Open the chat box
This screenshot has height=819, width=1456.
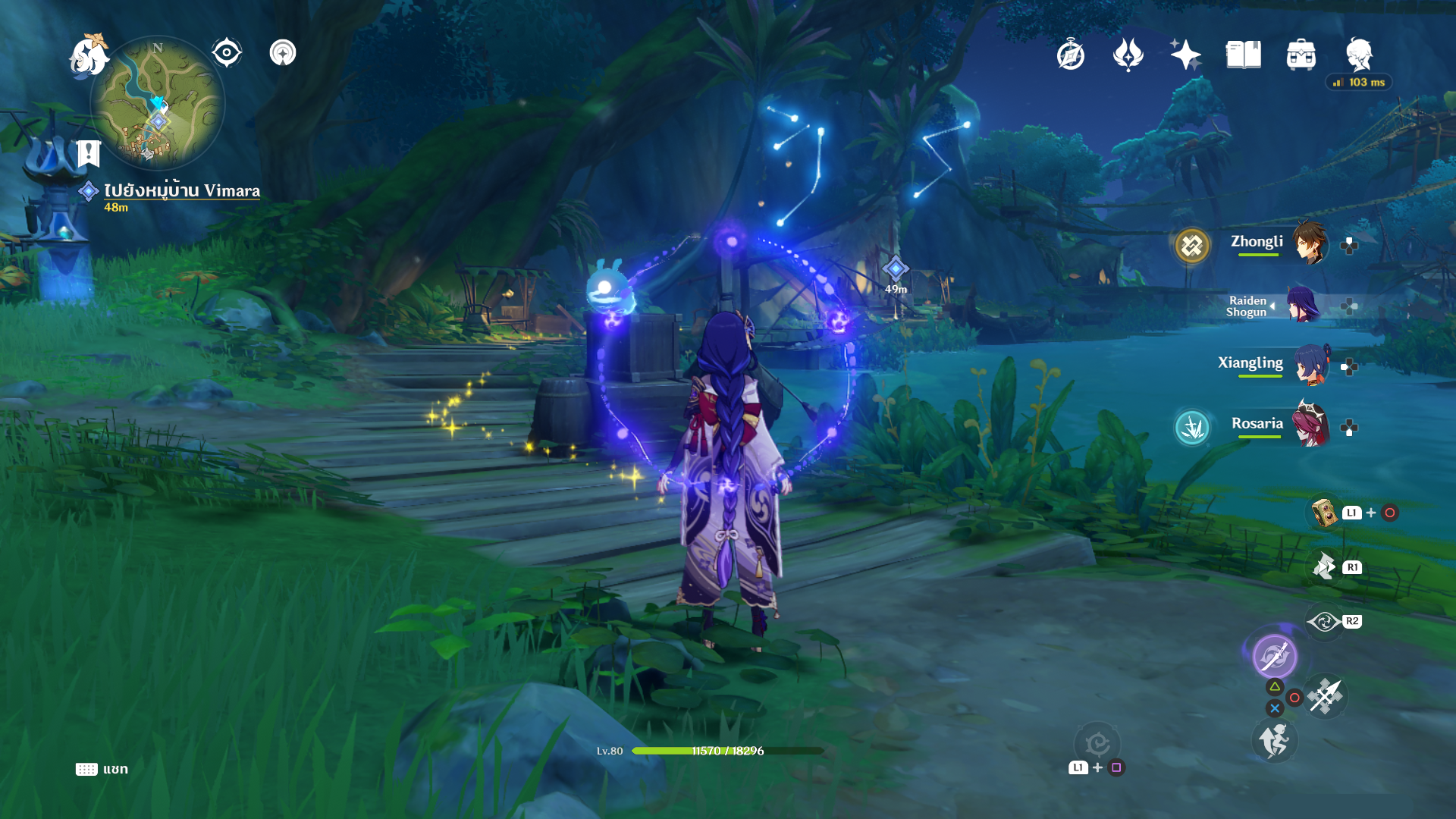102,769
